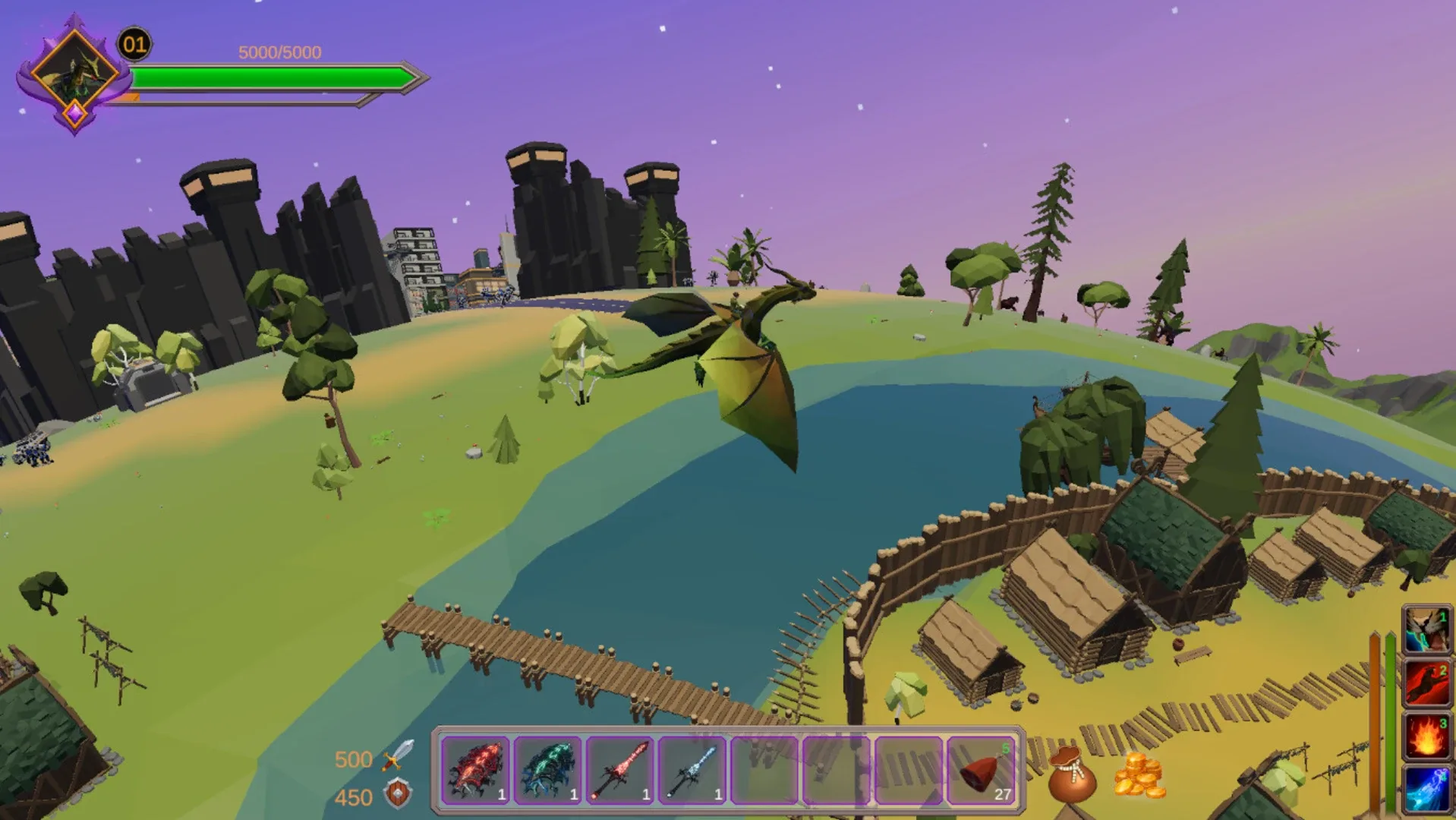Click the player portrait in the top left
The width and height of the screenshot is (1456, 820).
[76, 76]
